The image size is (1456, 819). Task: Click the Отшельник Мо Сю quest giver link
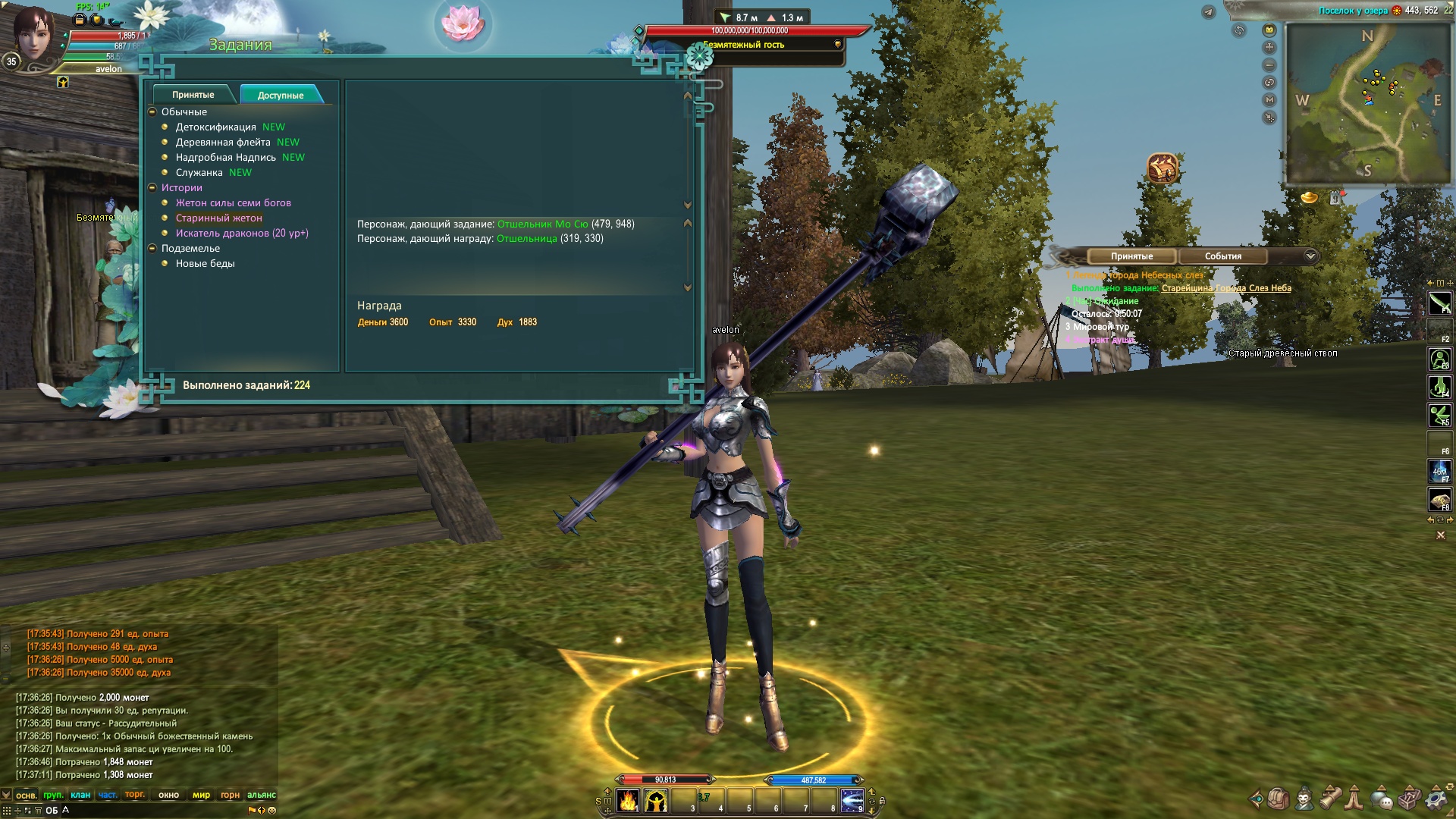tap(542, 224)
